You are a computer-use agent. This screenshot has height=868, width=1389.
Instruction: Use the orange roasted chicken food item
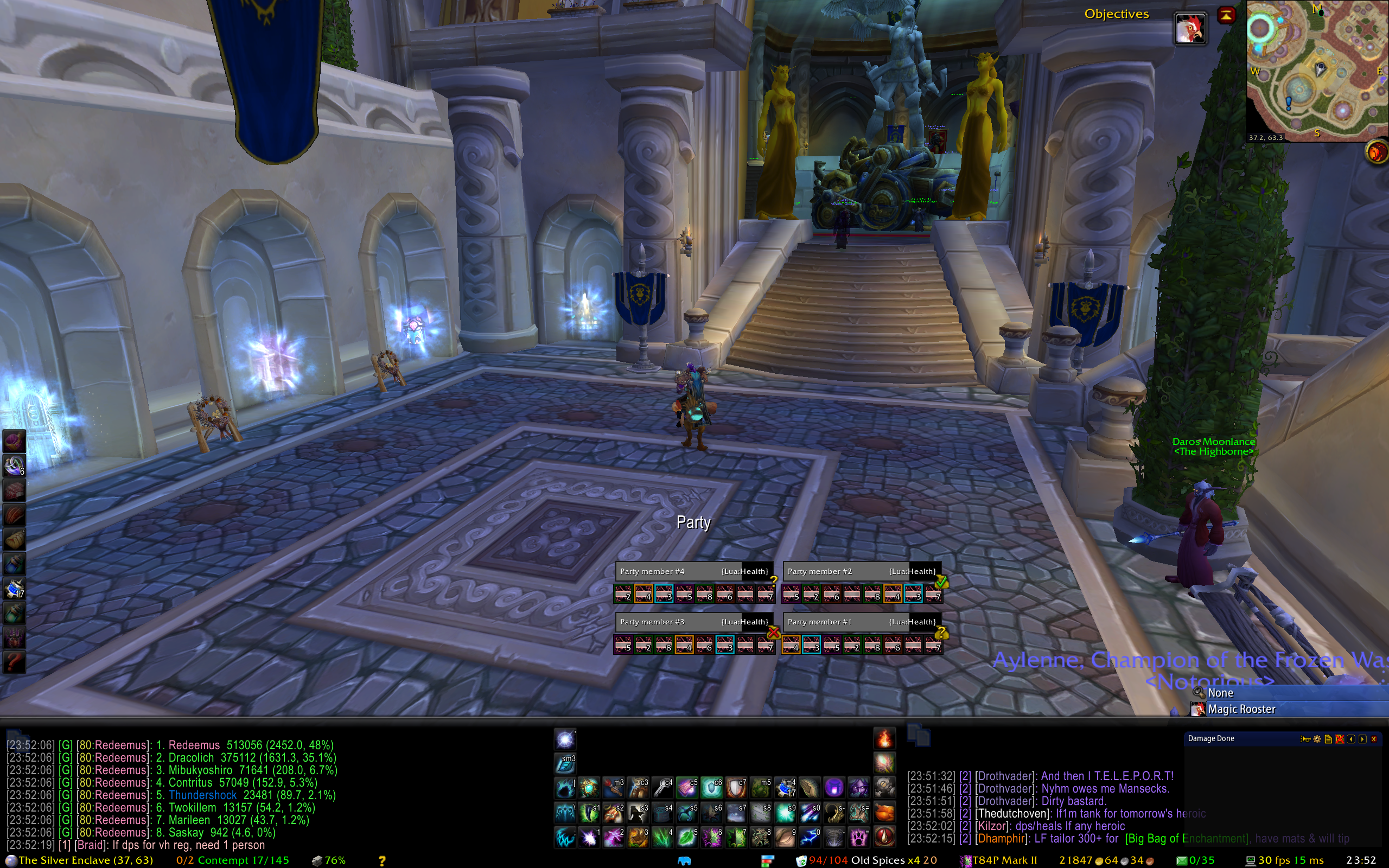tap(884, 813)
